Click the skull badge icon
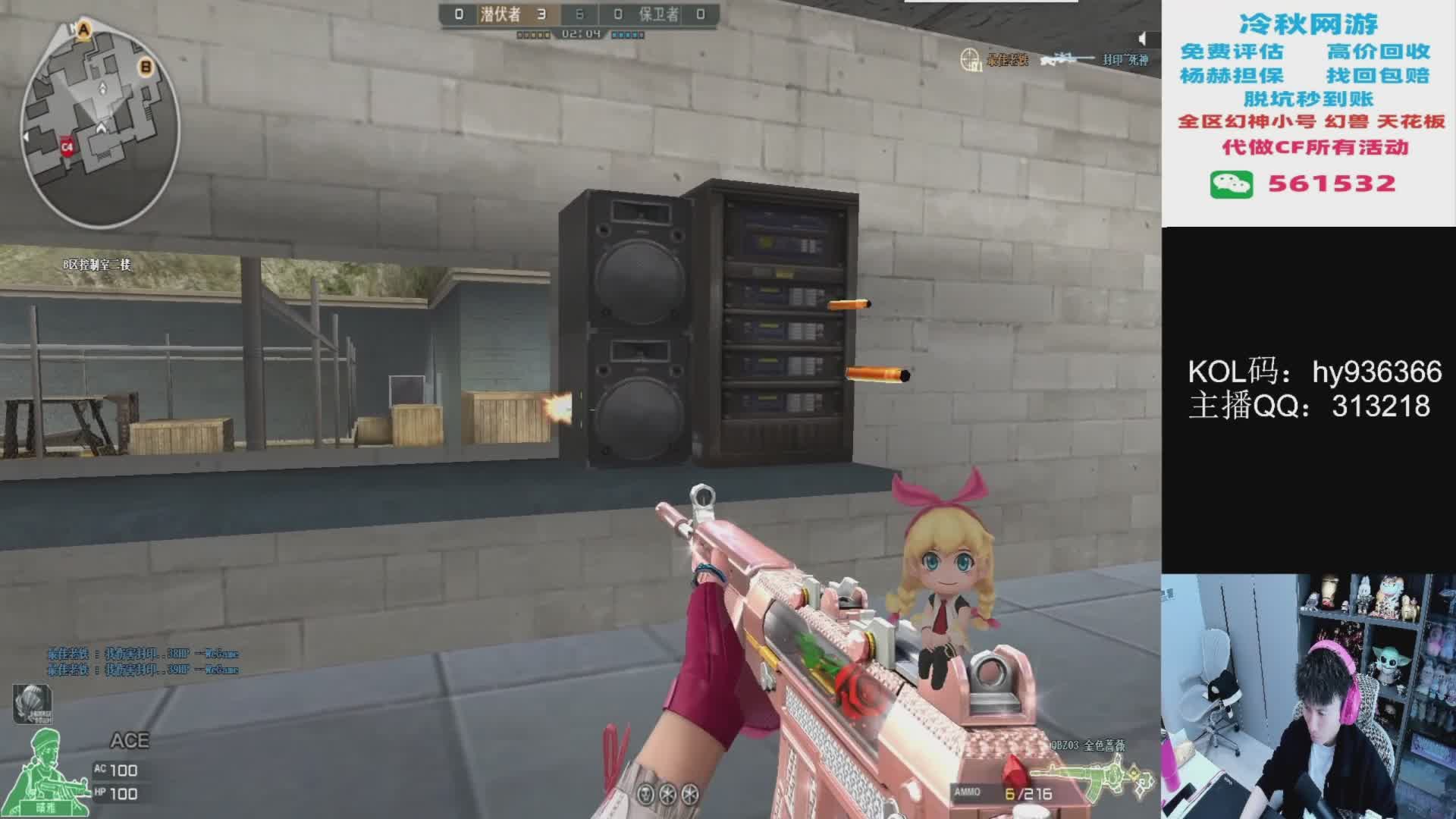 [645, 794]
